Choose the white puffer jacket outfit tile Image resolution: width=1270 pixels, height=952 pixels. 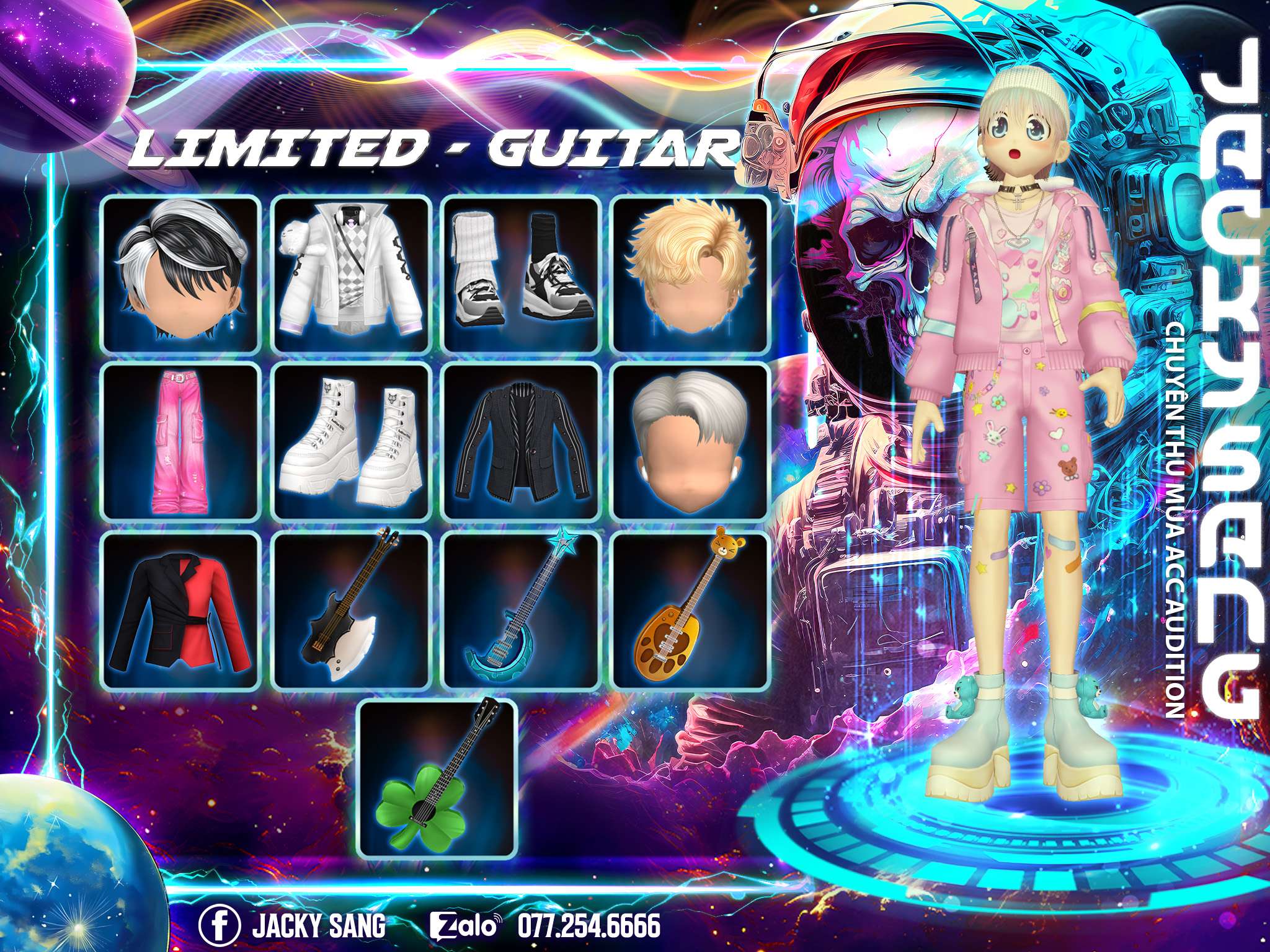pyautogui.click(x=352, y=274)
